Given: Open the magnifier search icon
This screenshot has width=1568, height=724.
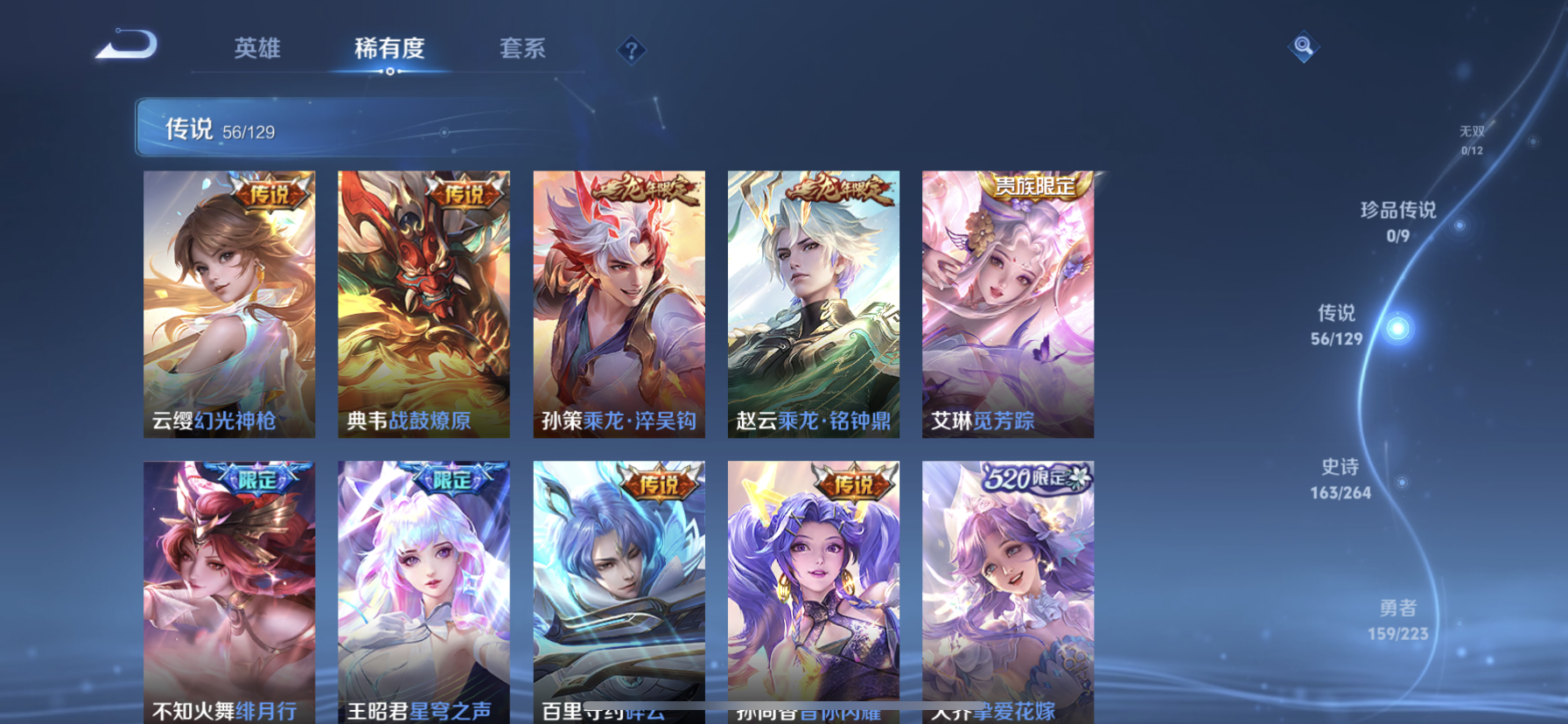Looking at the screenshot, I should (x=1303, y=45).
